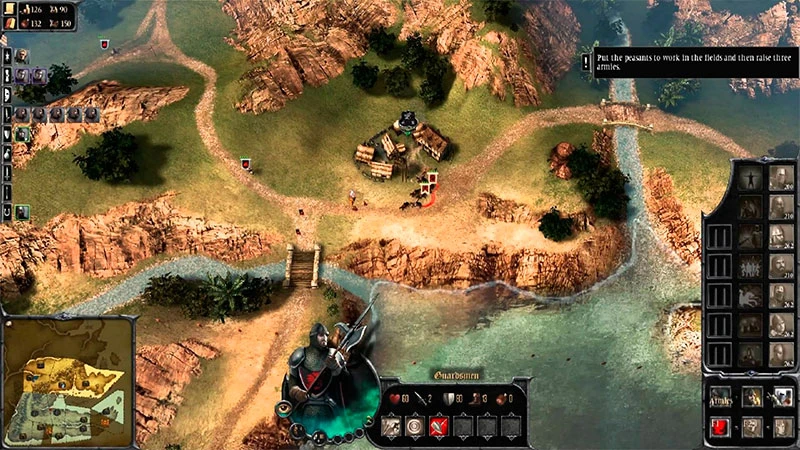Click the mission objective exclamation icon
This screenshot has width=800, height=450.
tap(586, 61)
